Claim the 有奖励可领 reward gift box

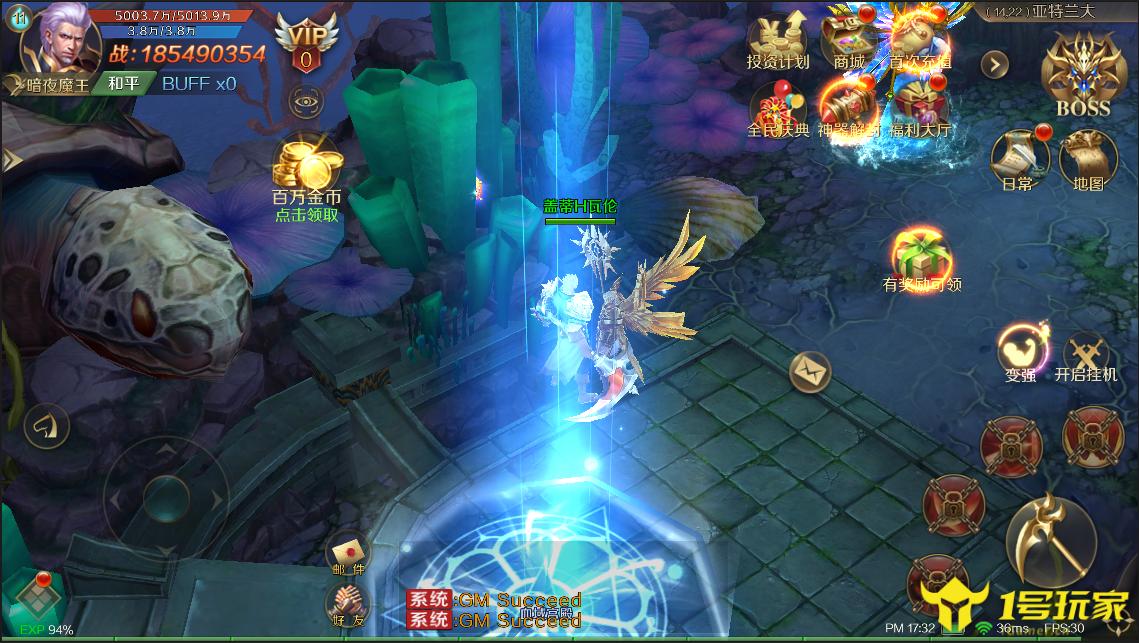920,257
